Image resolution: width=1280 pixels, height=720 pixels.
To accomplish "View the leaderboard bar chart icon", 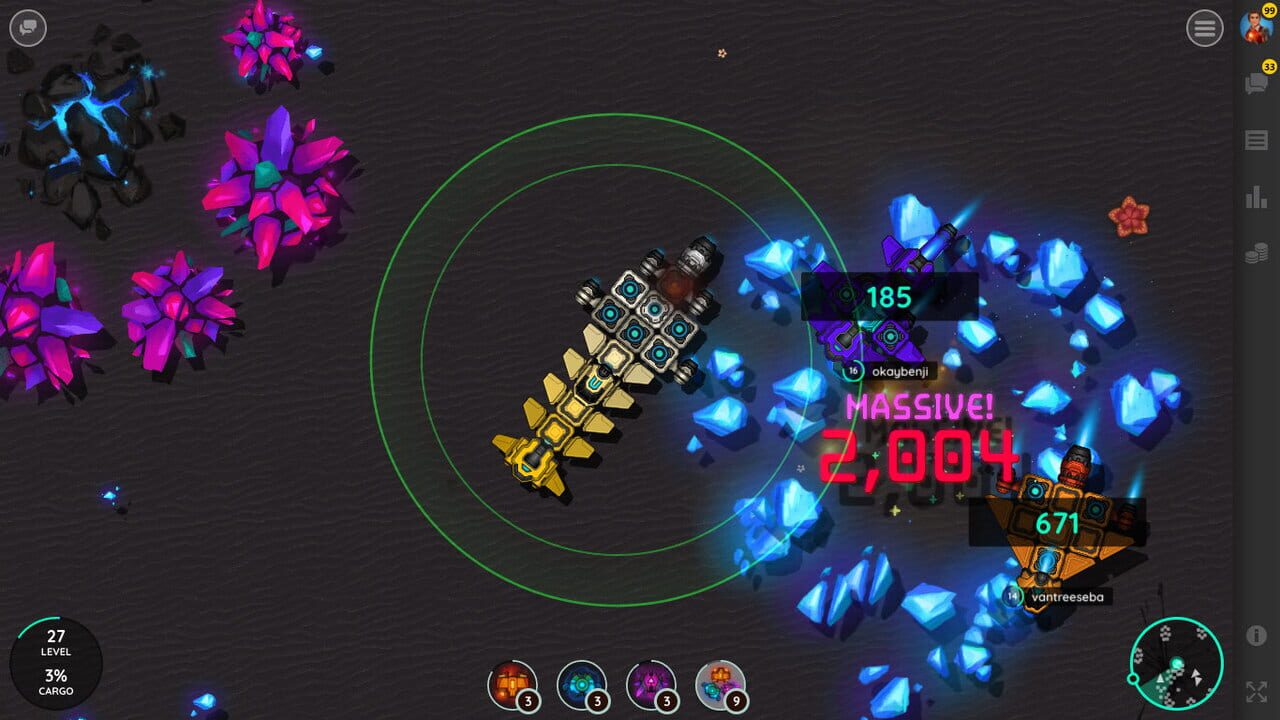I will [x=1258, y=197].
